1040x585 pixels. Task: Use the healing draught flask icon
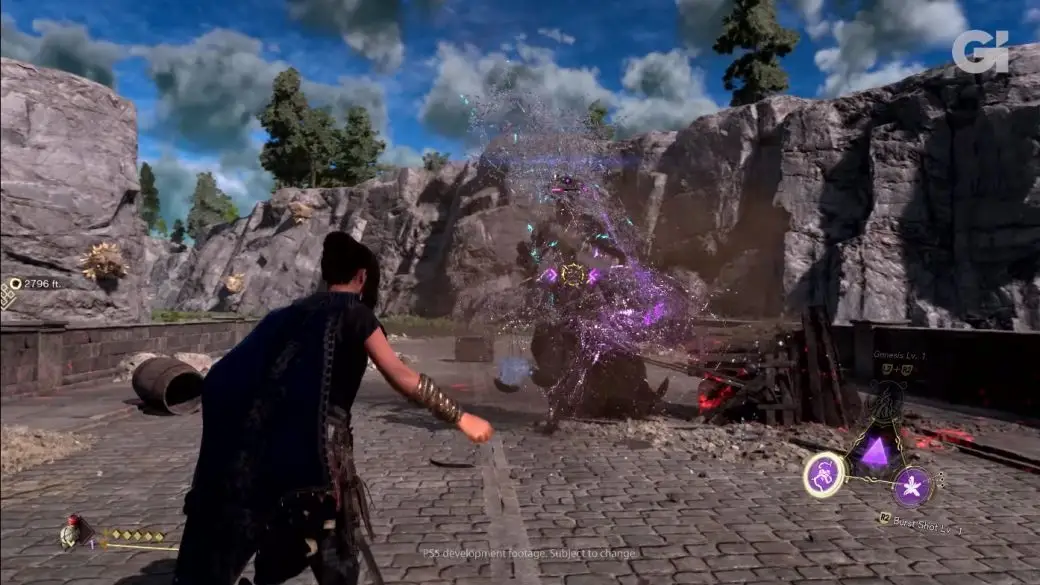[x=73, y=534]
